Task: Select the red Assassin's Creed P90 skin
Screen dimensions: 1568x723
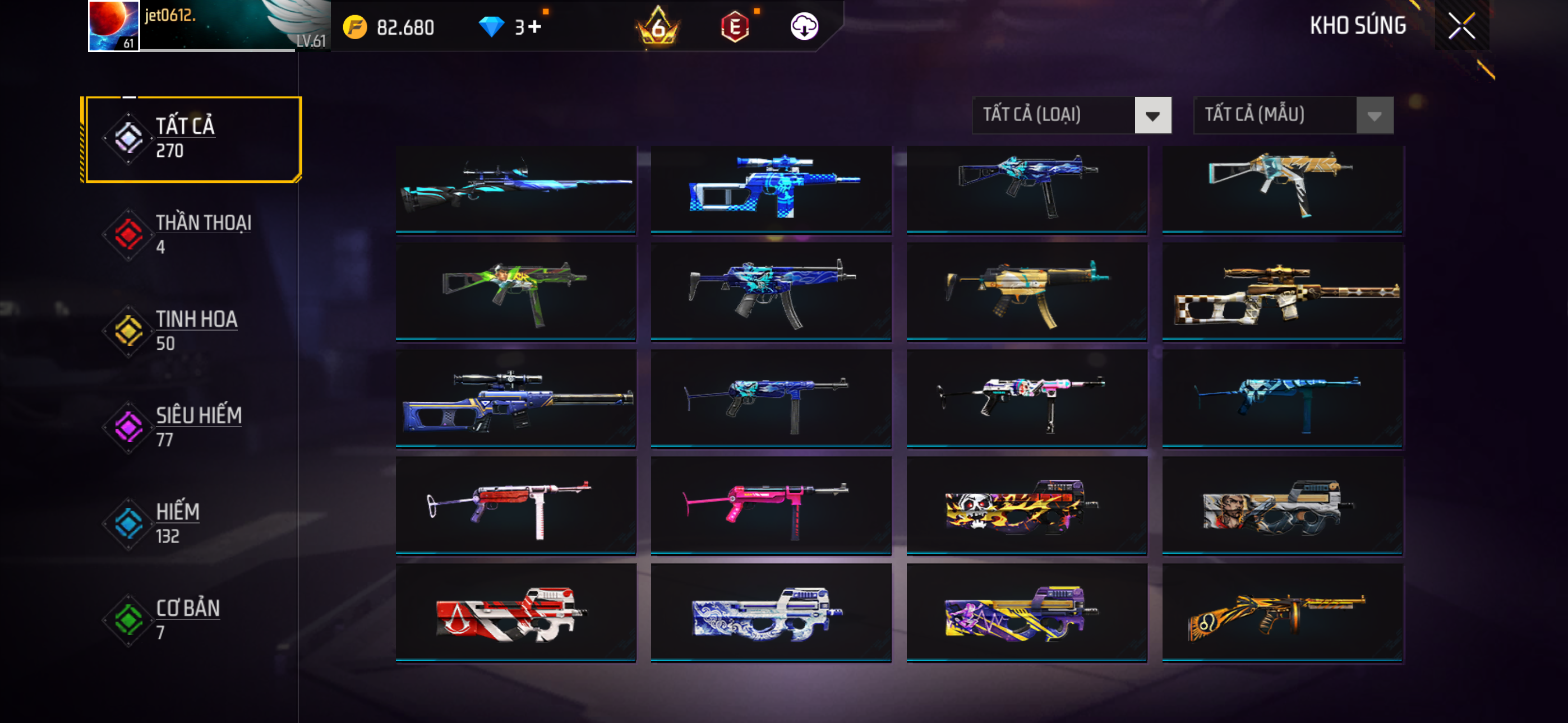Action: 515,612
